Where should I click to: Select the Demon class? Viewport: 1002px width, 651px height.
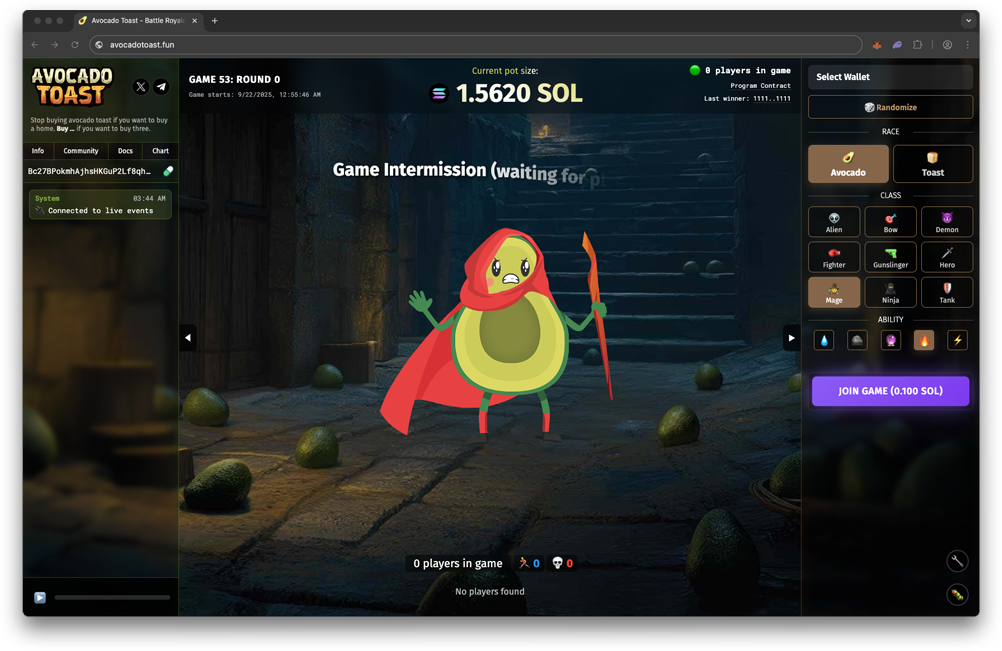click(946, 222)
